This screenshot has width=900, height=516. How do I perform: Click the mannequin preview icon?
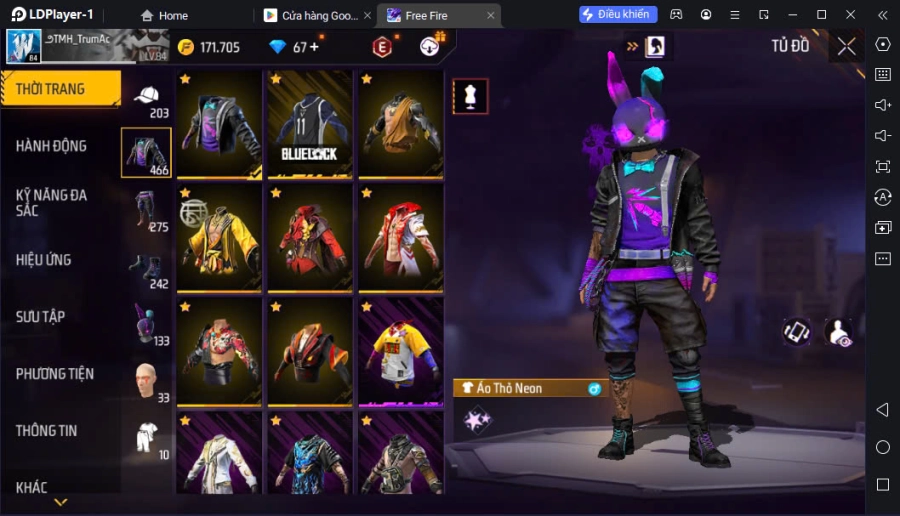[470, 96]
